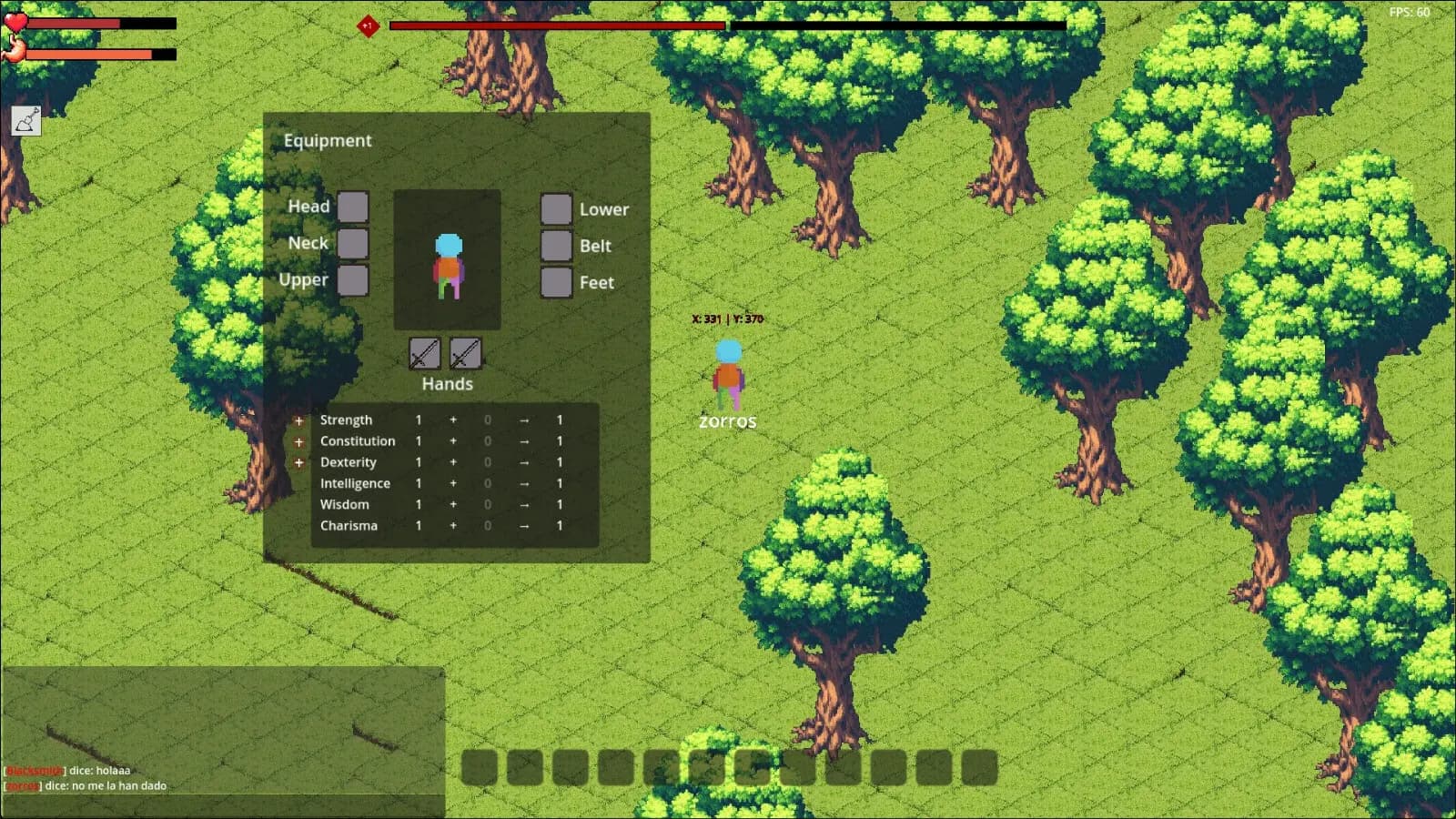Viewport: 1456px width, 819px height.
Task: Select the right sword in the Hands section
Action: [466, 355]
